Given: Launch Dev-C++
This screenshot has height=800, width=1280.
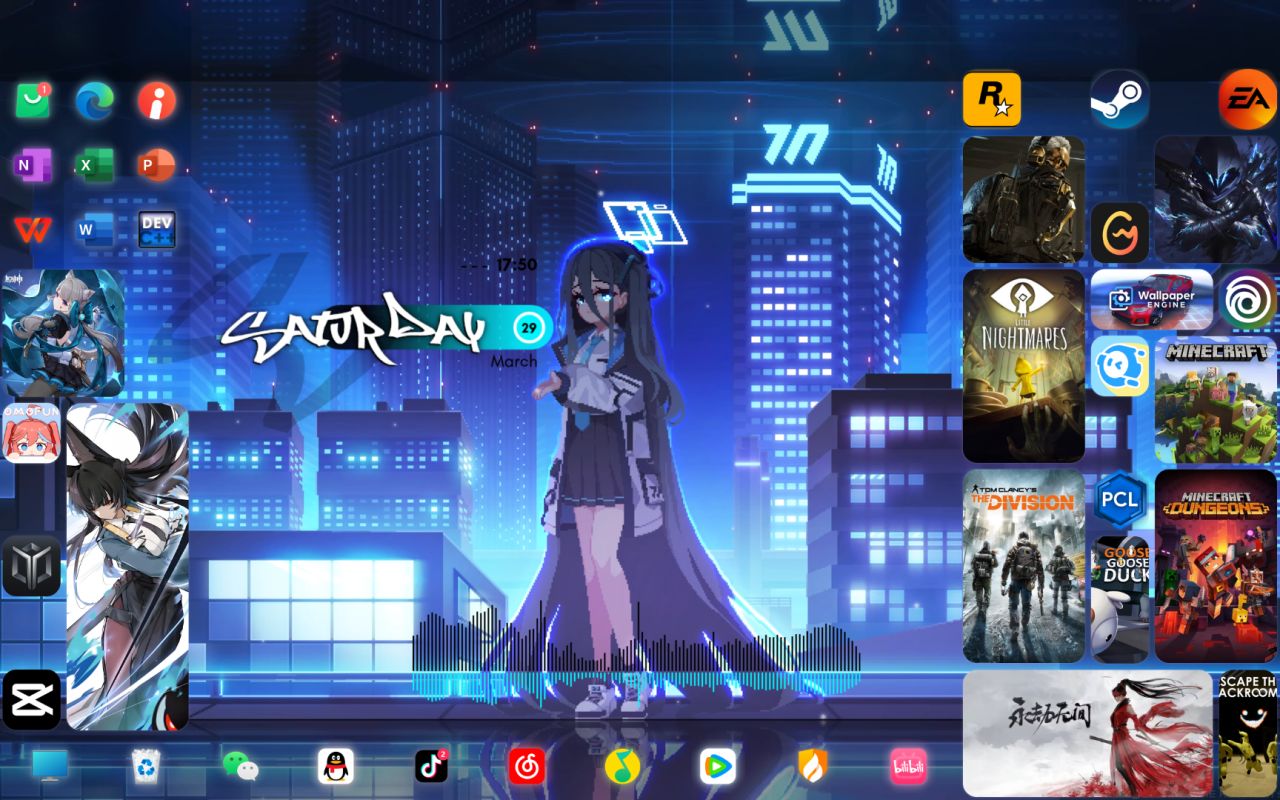Looking at the screenshot, I should [x=156, y=229].
